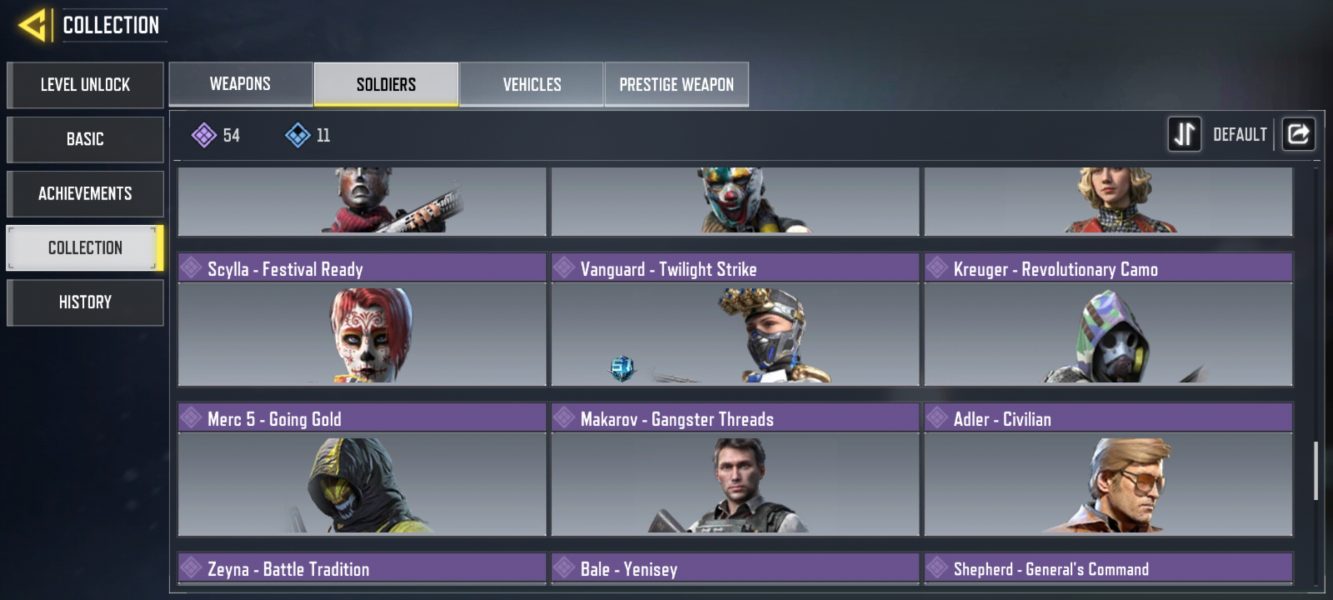
Task: Open the Basic profile section
Action: coord(85,139)
